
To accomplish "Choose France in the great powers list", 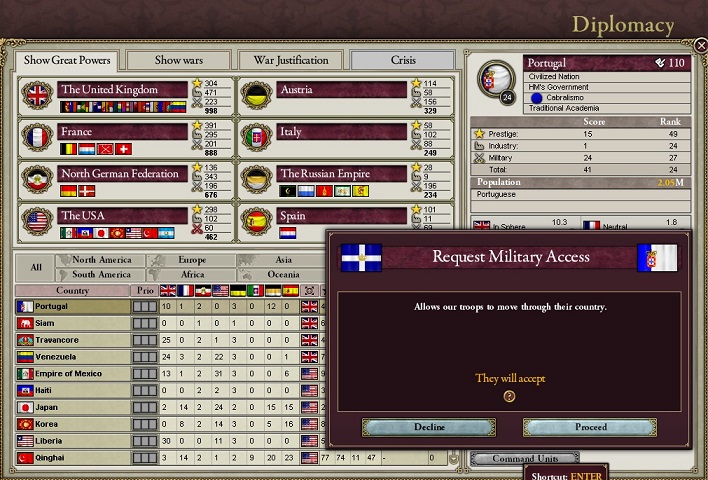I will 122,132.
